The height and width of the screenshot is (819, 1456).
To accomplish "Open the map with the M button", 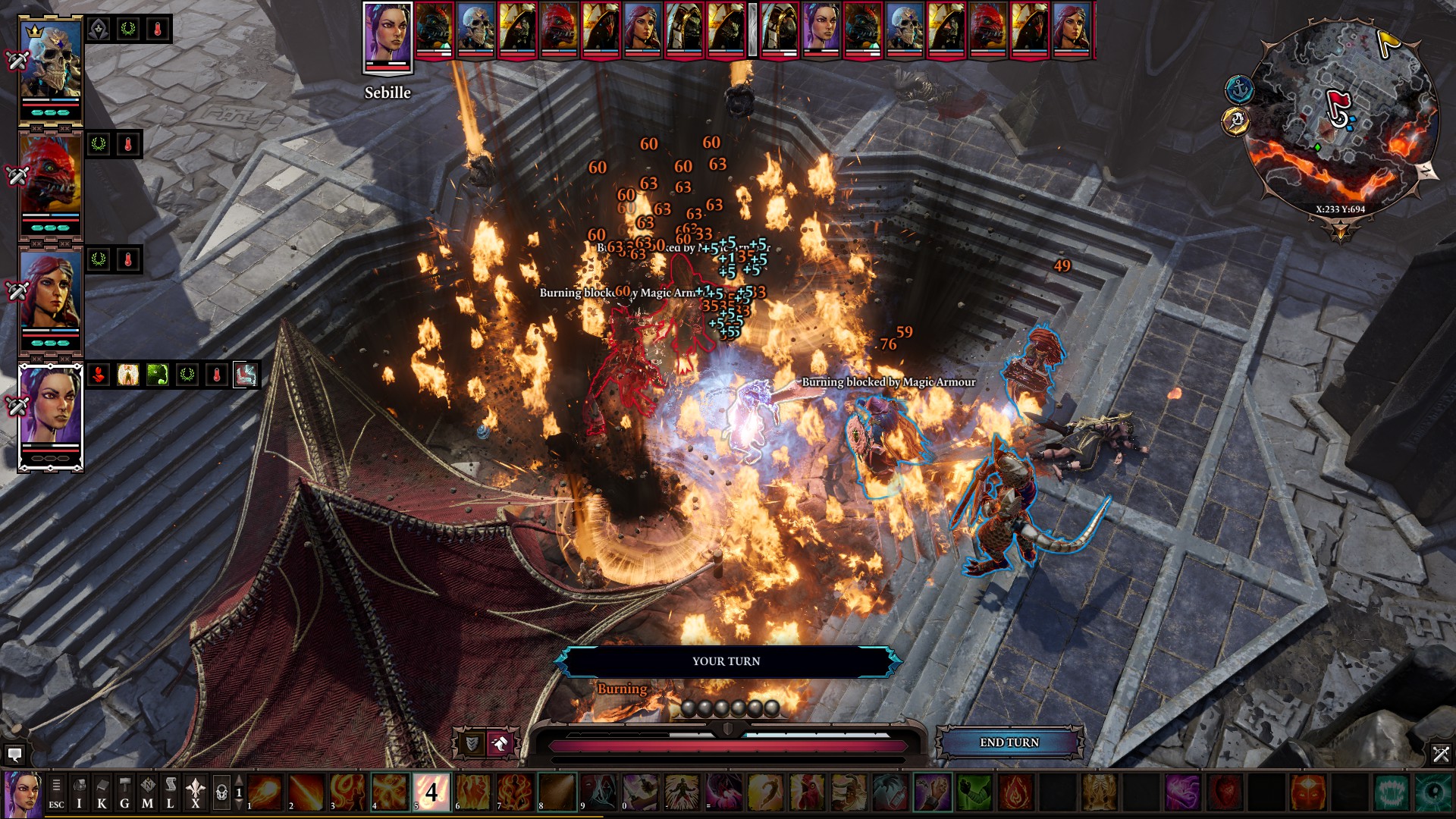I will click(147, 793).
